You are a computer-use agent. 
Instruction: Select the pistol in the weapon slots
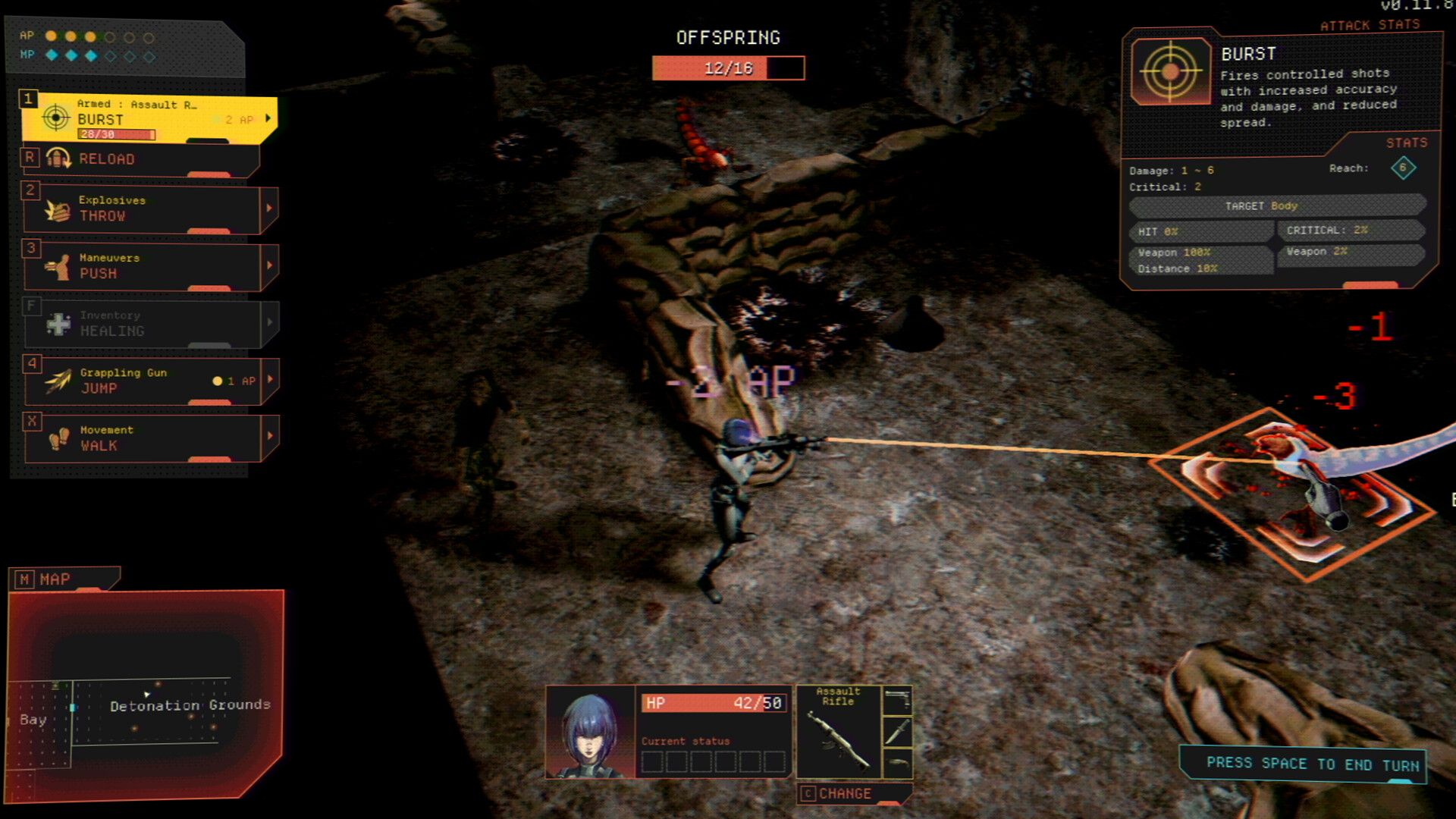897,699
